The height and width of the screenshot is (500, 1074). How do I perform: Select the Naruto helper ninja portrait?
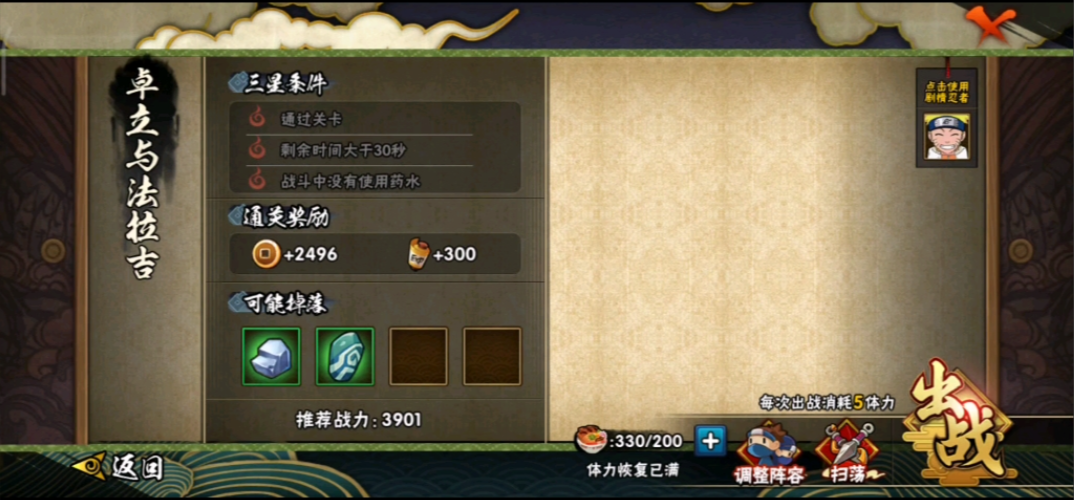pos(945,139)
